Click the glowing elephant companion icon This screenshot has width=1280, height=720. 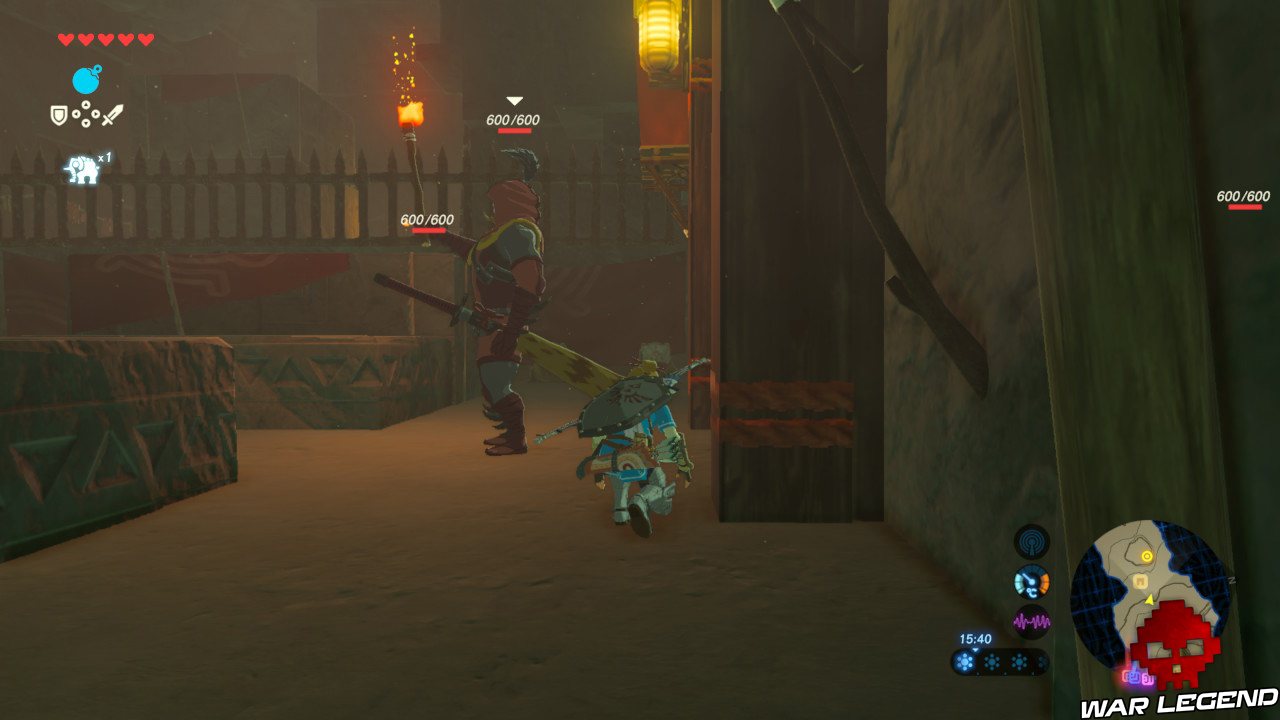pos(81,167)
